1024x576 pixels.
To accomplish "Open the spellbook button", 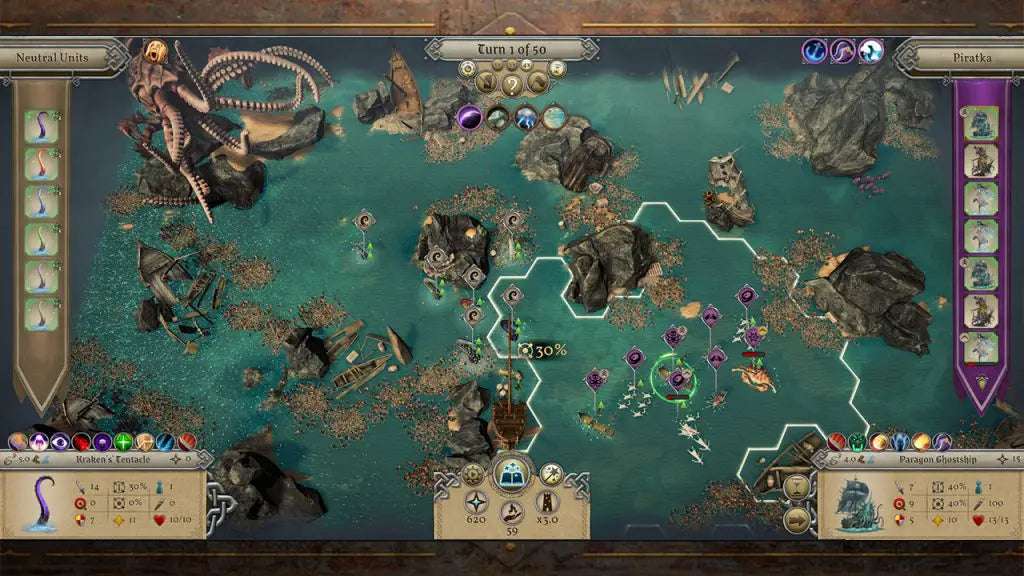I will click(511, 474).
